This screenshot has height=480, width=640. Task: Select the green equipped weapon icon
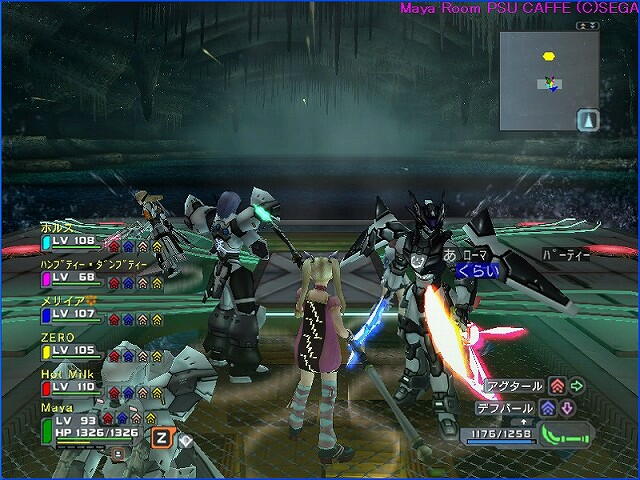[566, 435]
